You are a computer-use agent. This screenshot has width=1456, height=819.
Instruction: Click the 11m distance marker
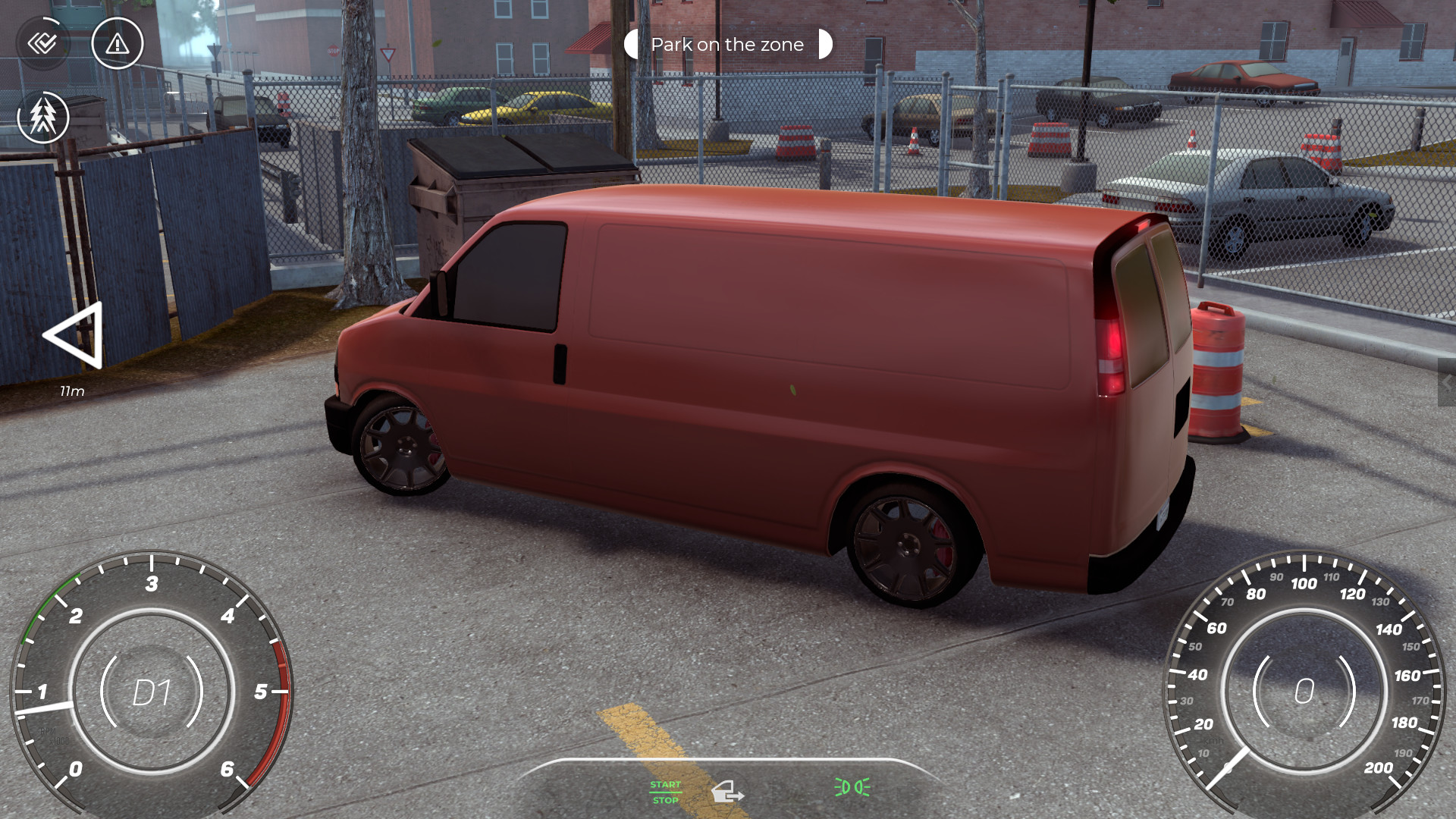pos(72,392)
